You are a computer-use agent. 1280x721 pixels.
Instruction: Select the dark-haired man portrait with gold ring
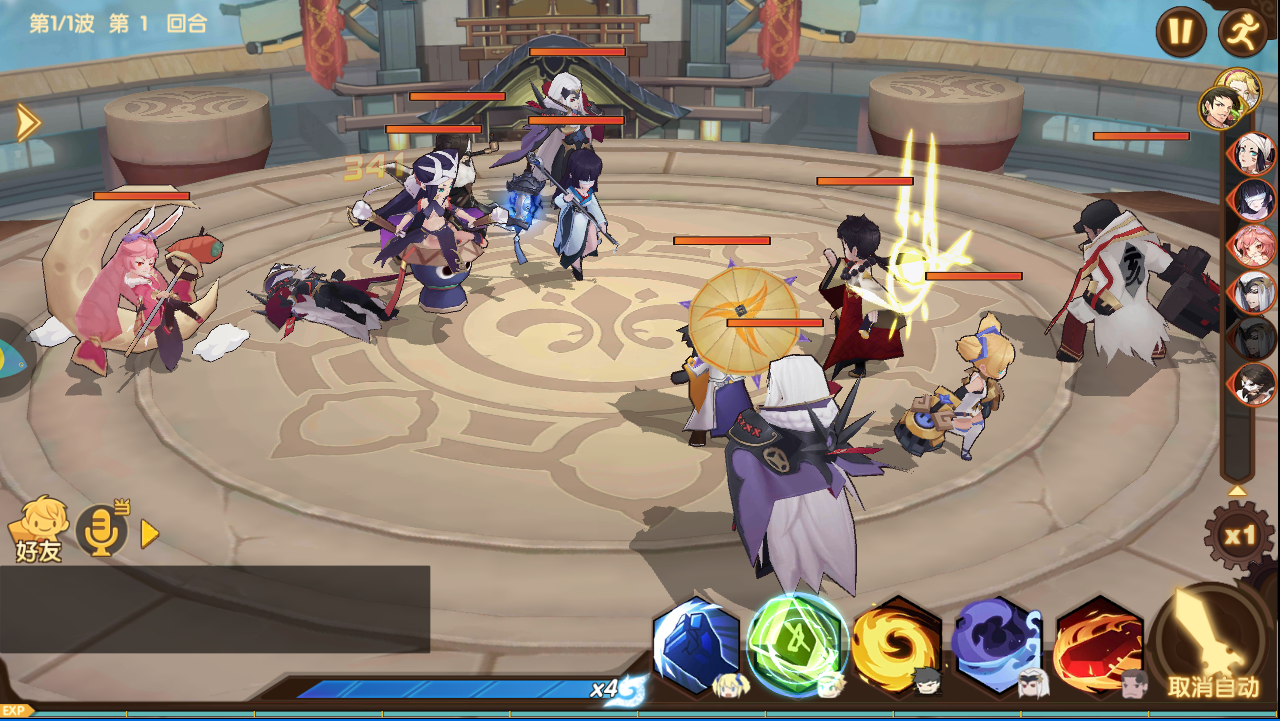[x=1221, y=107]
